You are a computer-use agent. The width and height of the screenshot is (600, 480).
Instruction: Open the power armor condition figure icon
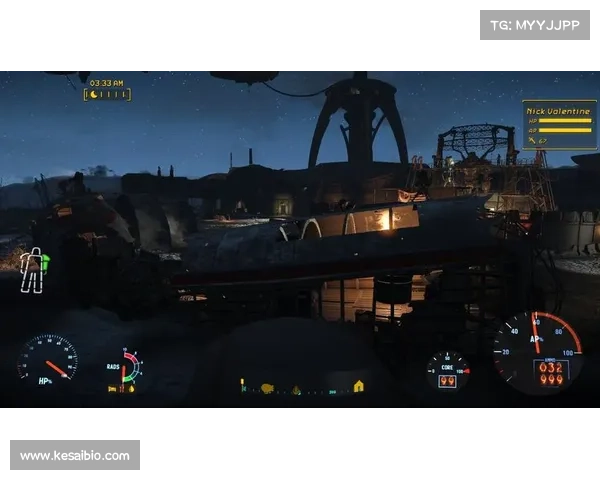34,270
